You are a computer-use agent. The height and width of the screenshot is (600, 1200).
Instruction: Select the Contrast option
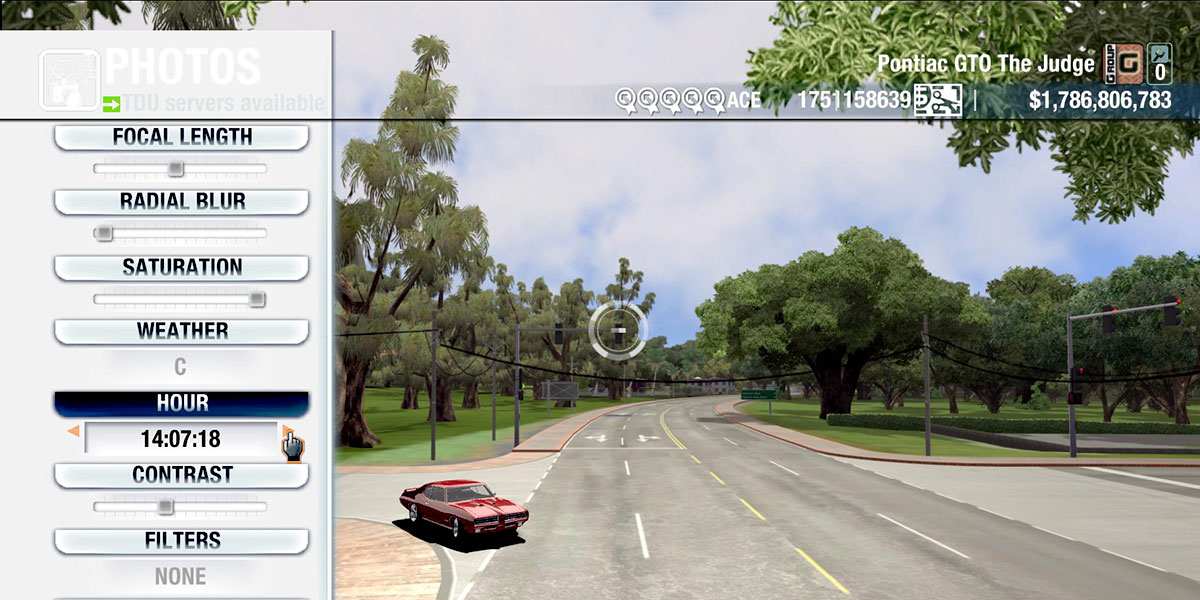click(181, 475)
